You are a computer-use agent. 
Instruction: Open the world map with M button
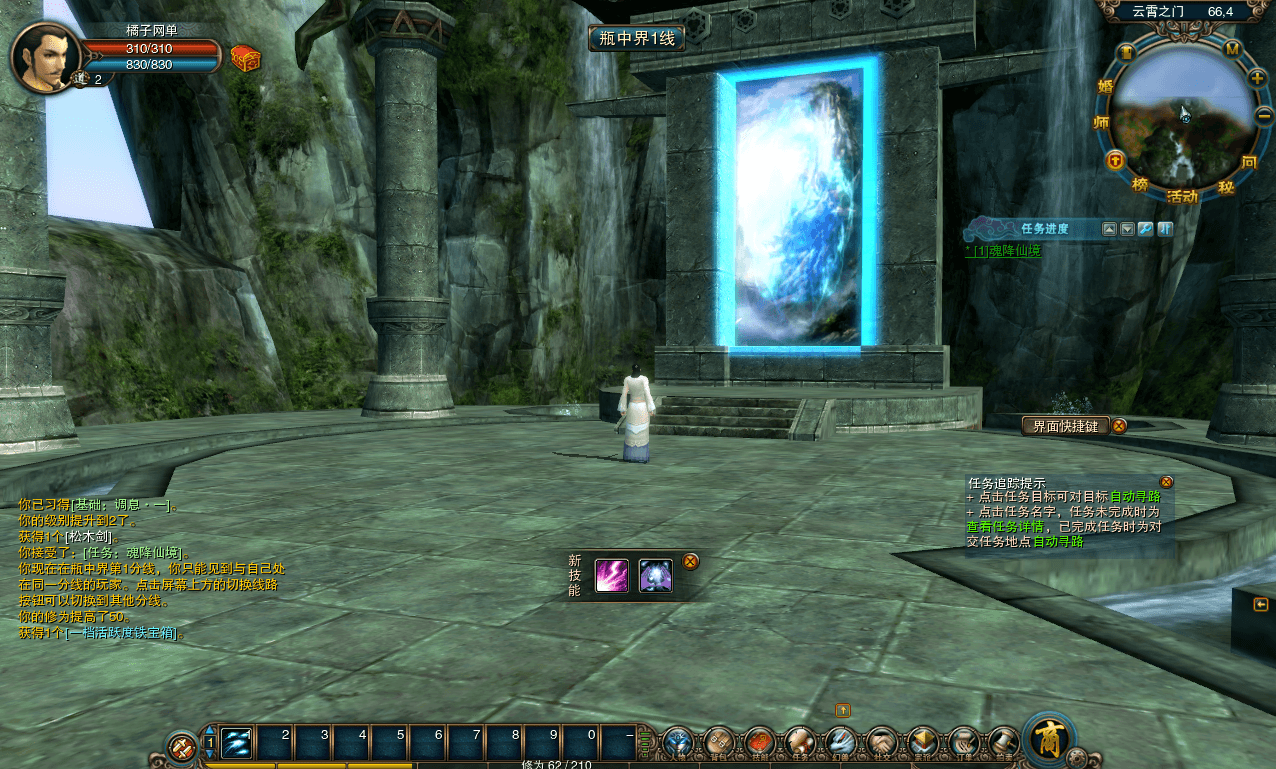(x=1233, y=49)
